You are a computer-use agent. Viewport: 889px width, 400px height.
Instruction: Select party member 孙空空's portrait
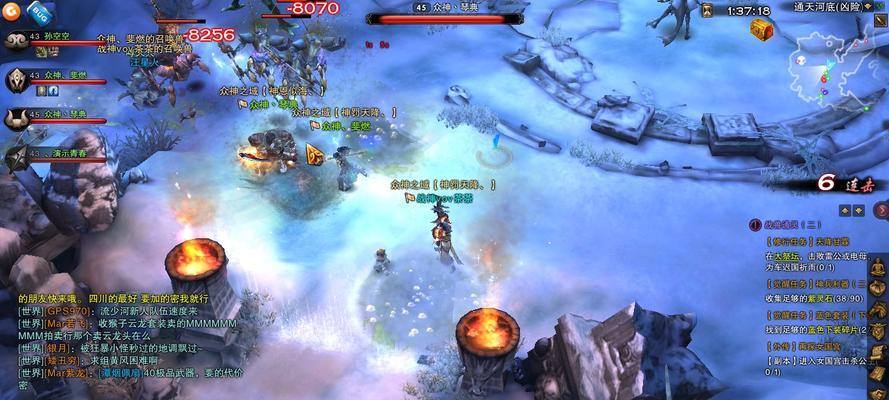point(15,42)
